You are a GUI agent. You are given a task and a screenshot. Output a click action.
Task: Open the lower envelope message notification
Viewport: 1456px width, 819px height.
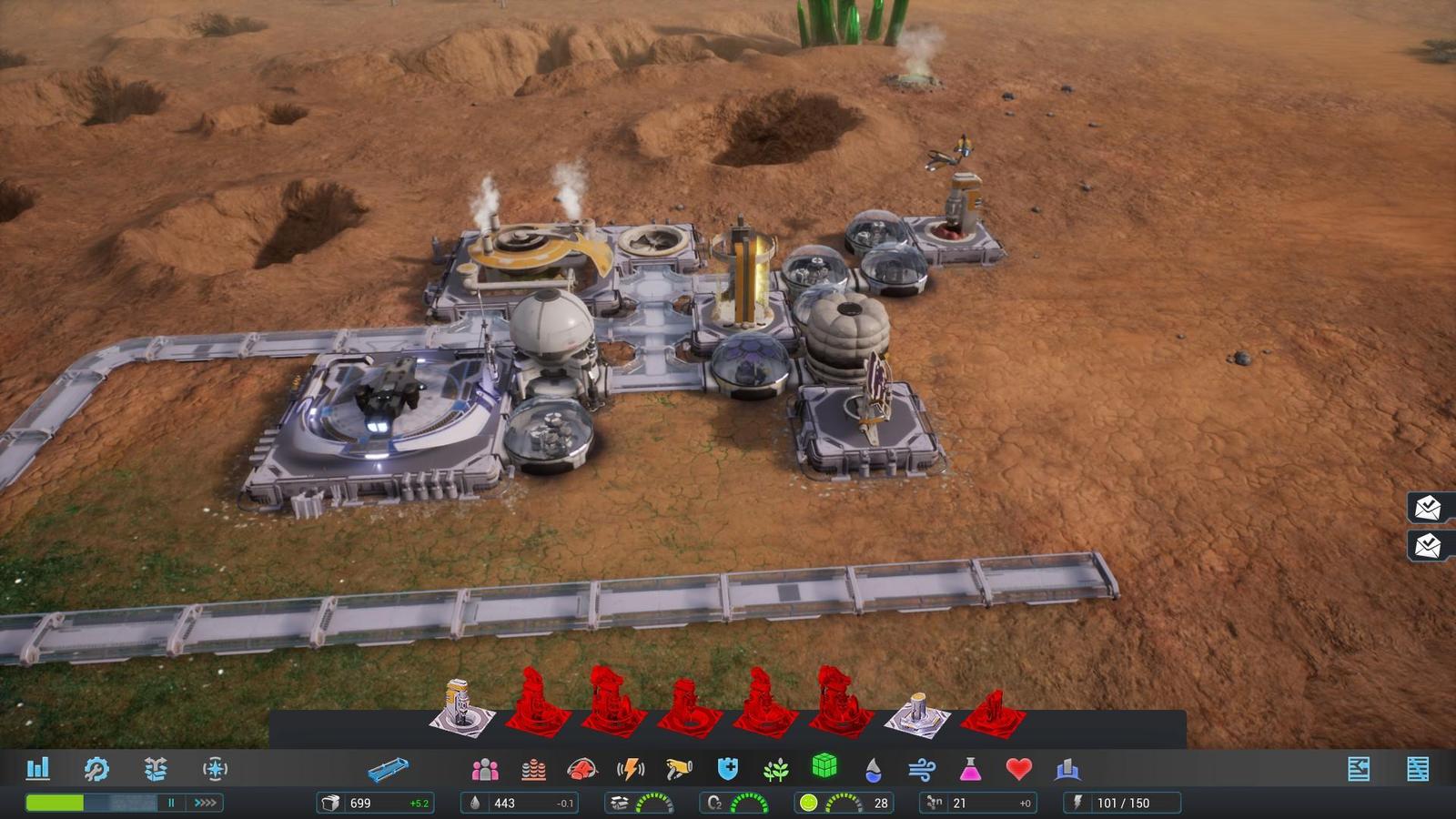coord(1429,545)
